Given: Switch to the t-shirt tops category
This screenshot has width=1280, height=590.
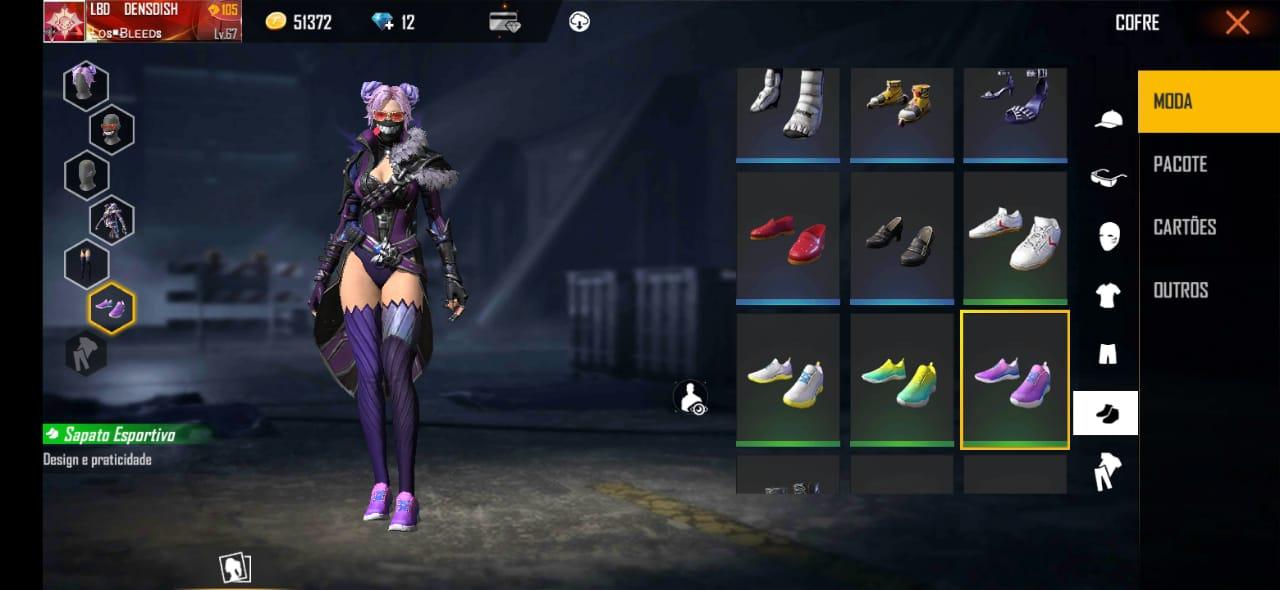Looking at the screenshot, I should pos(1107,295).
